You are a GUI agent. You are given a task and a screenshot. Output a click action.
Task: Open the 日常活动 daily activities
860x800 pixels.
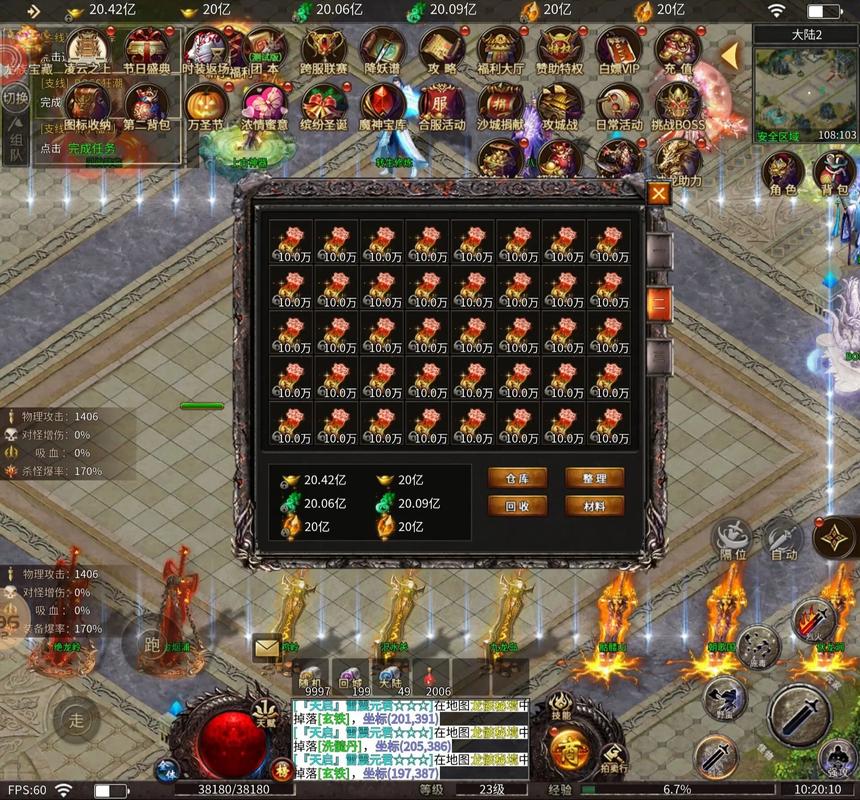coord(619,108)
